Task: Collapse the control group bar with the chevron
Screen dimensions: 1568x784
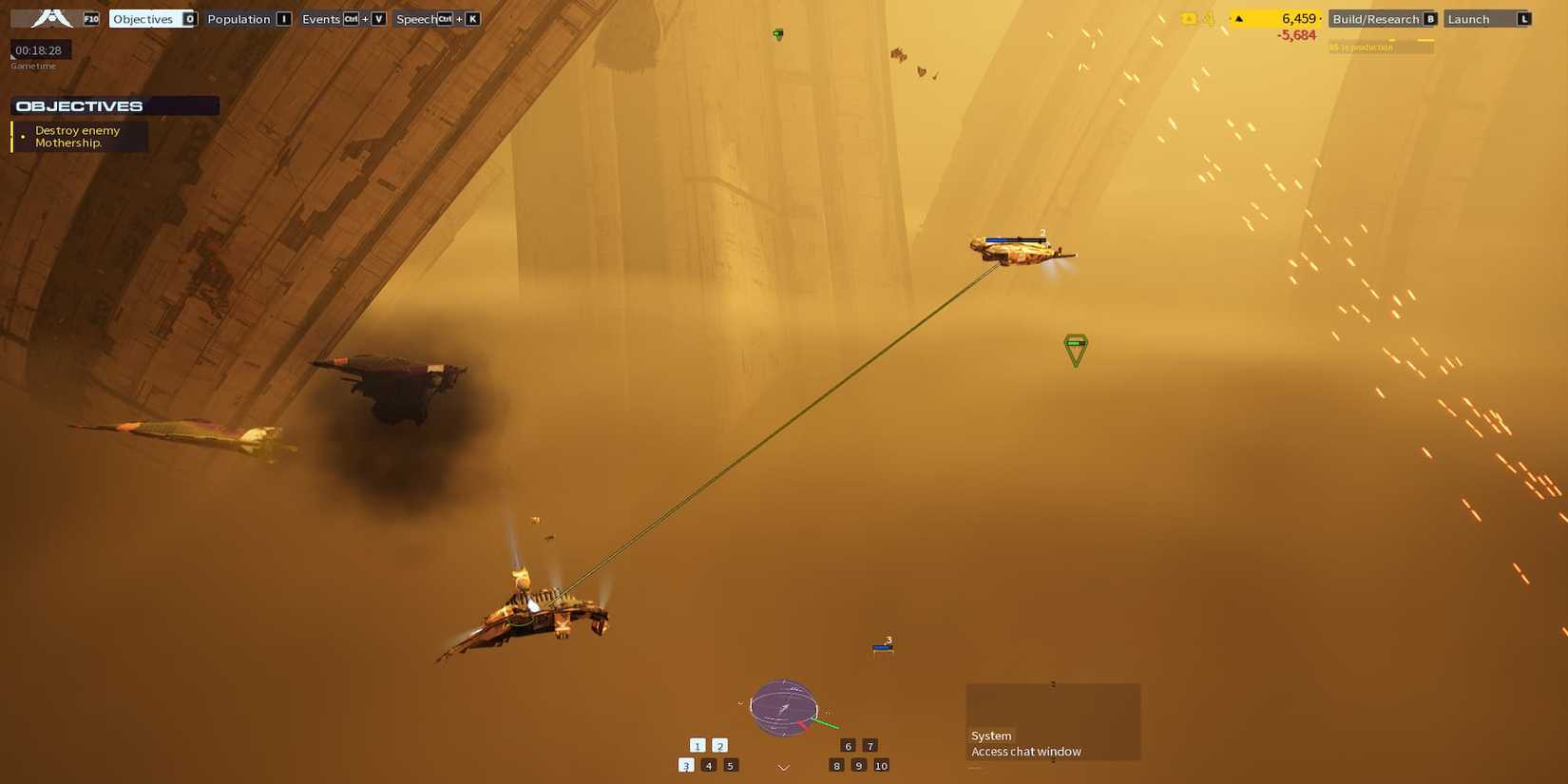Action: (x=782, y=766)
